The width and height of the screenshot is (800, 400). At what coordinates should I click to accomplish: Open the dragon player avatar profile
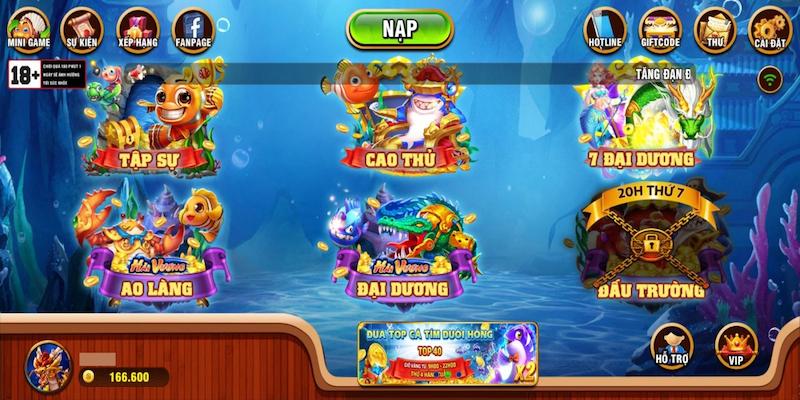click(46, 364)
